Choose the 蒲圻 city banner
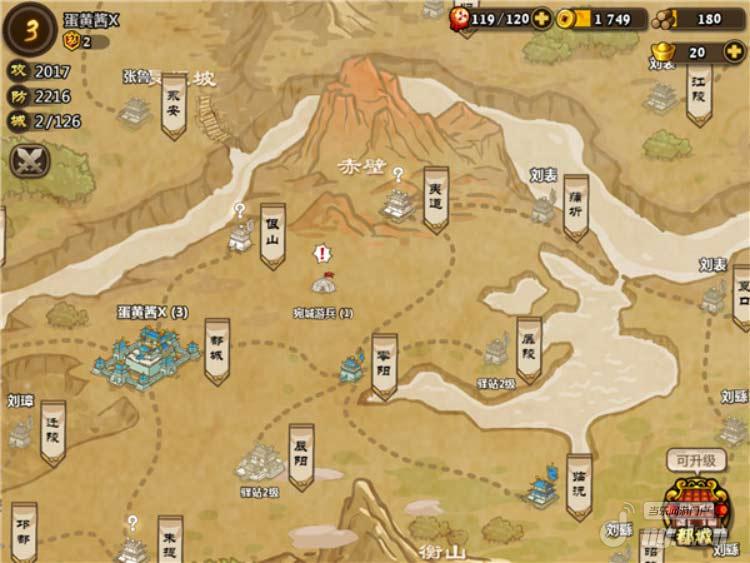The height and width of the screenshot is (563, 750). tap(575, 207)
